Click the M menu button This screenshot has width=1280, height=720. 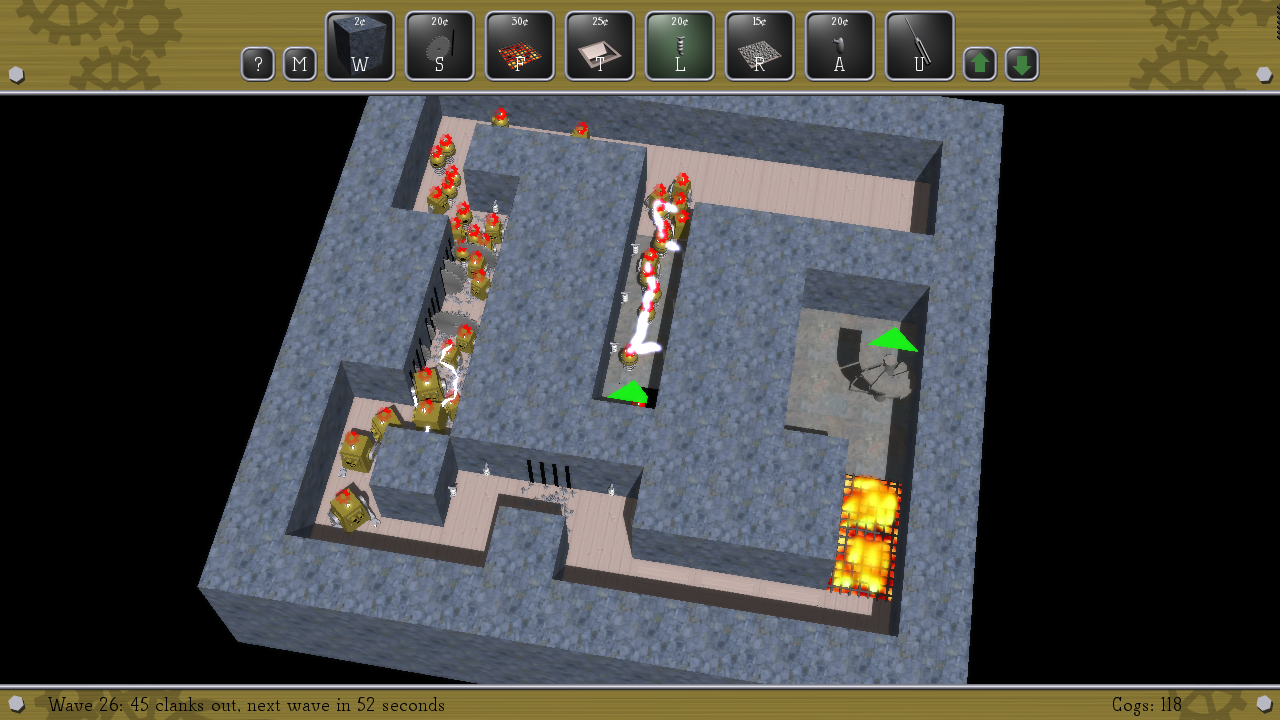point(300,65)
